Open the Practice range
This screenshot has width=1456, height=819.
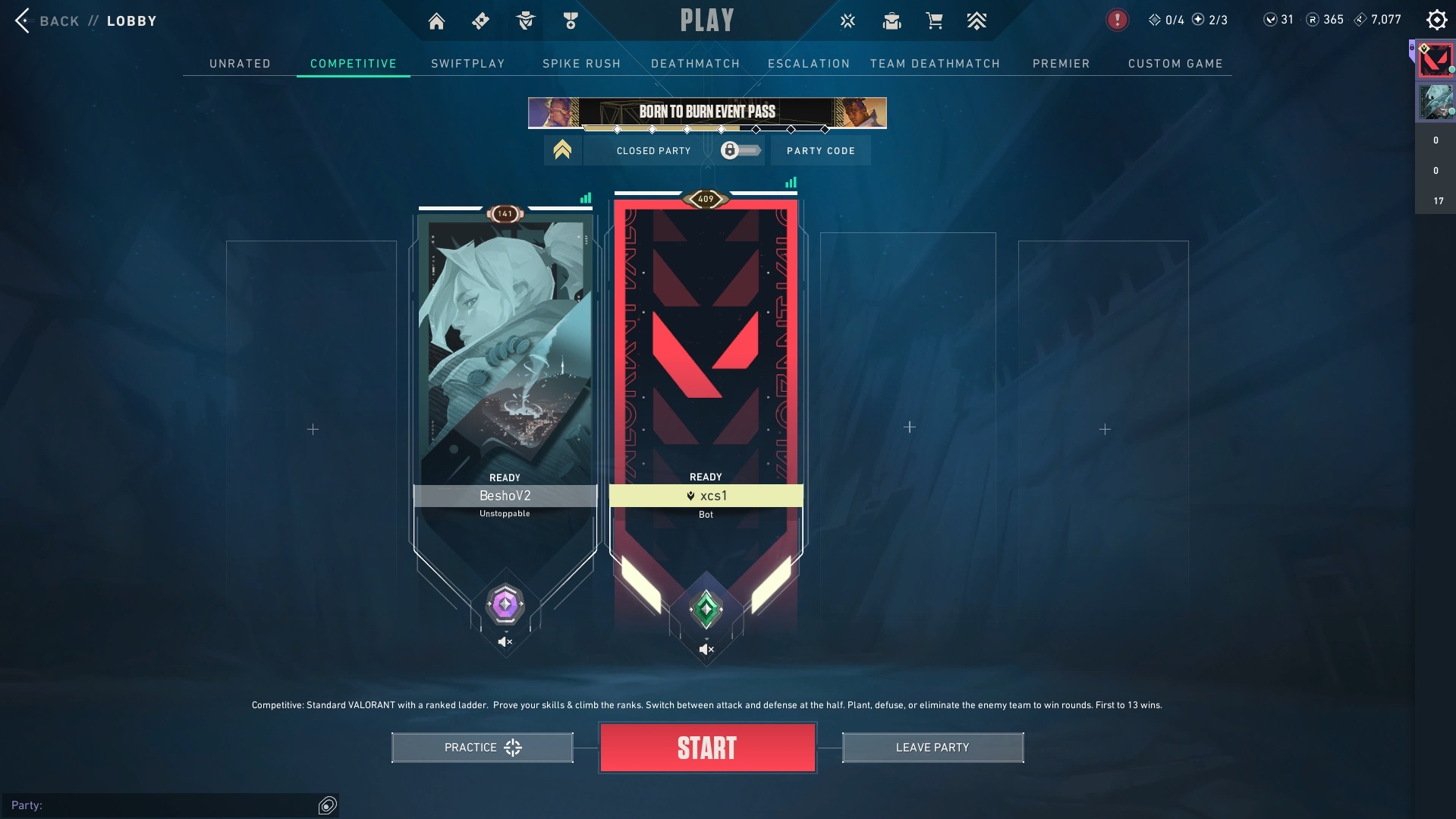[482, 748]
